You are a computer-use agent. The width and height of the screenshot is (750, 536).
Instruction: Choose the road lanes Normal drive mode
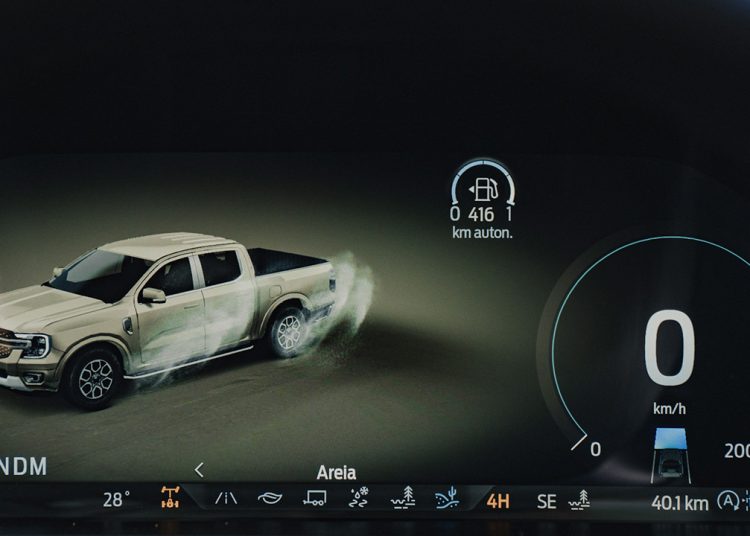point(227,498)
